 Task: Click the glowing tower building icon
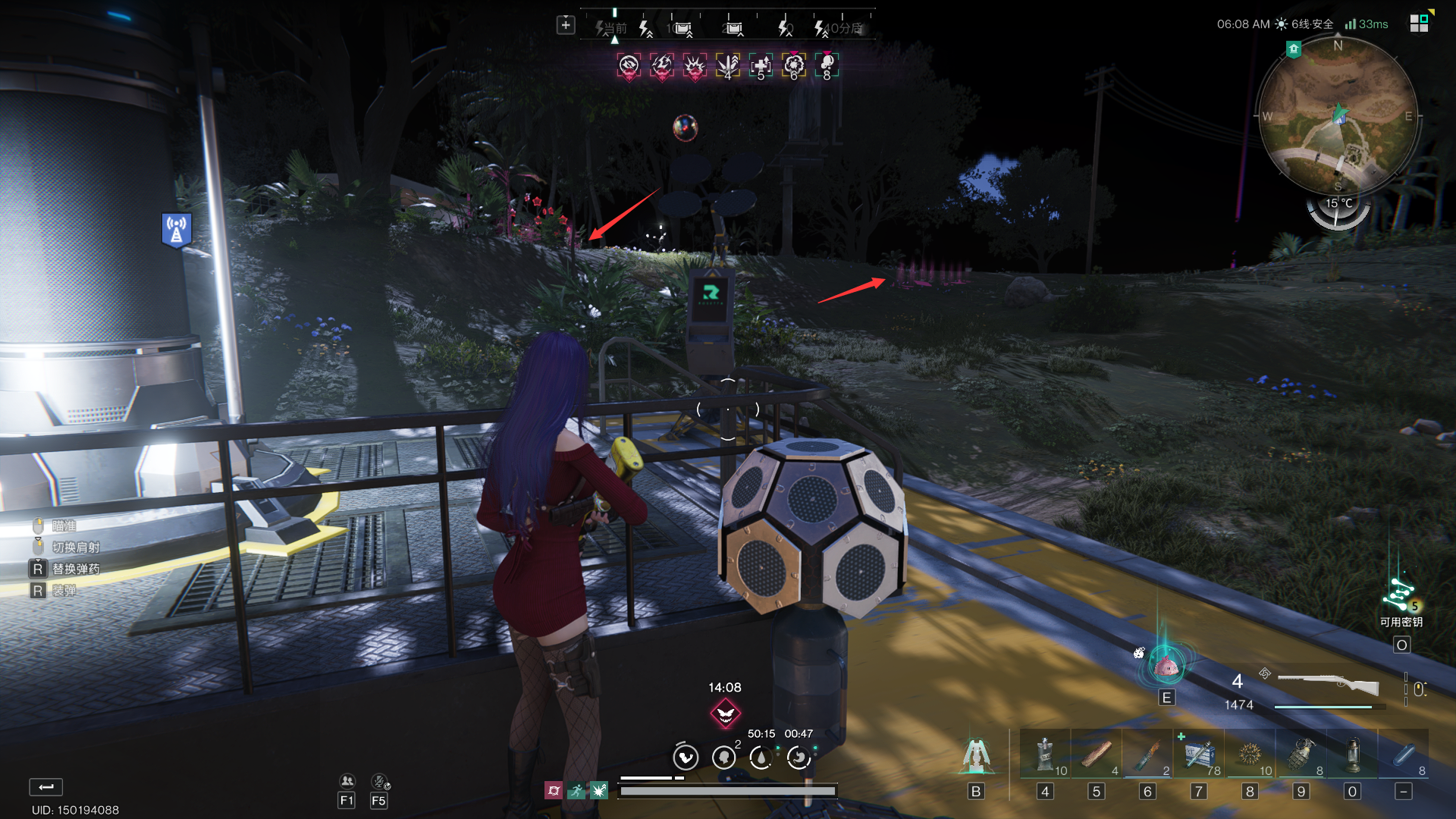pos(974,756)
